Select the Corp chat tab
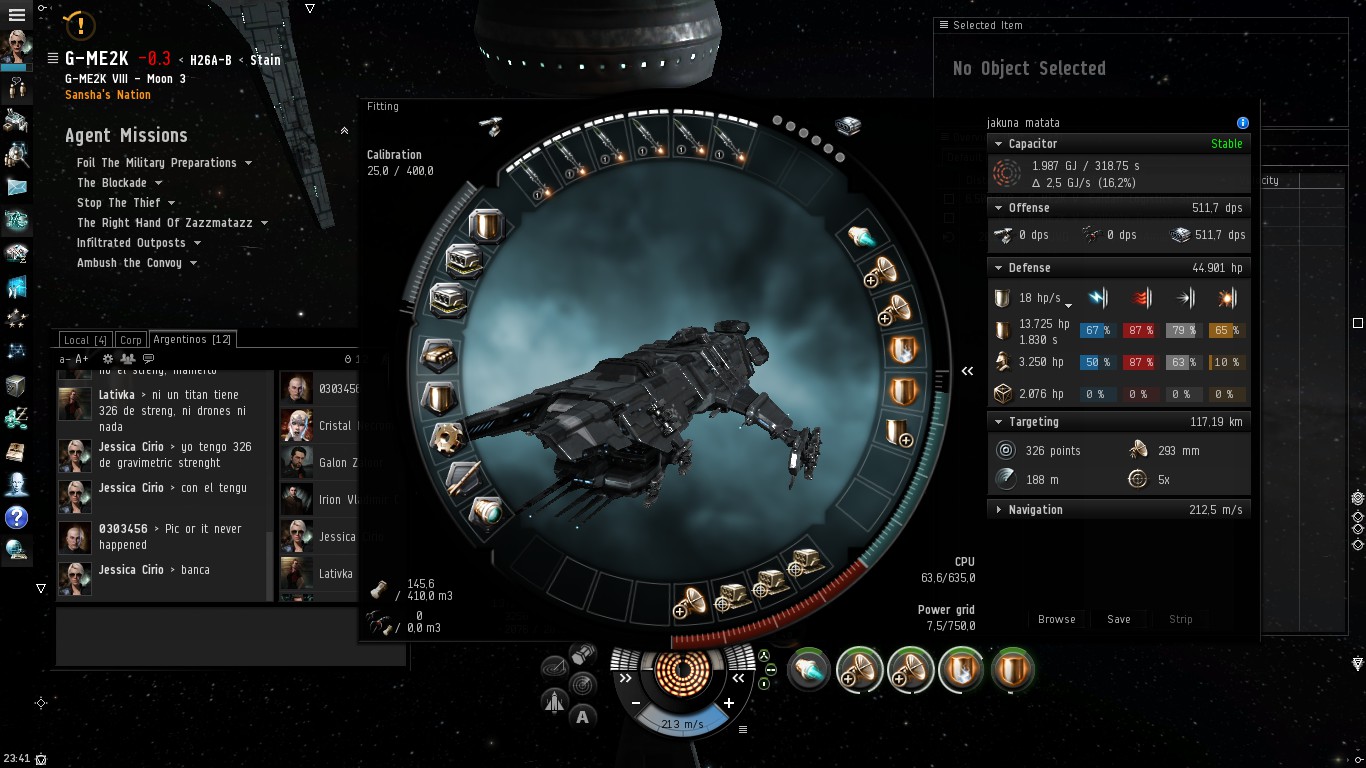Image resolution: width=1366 pixels, height=768 pixels. pos(130,340)
